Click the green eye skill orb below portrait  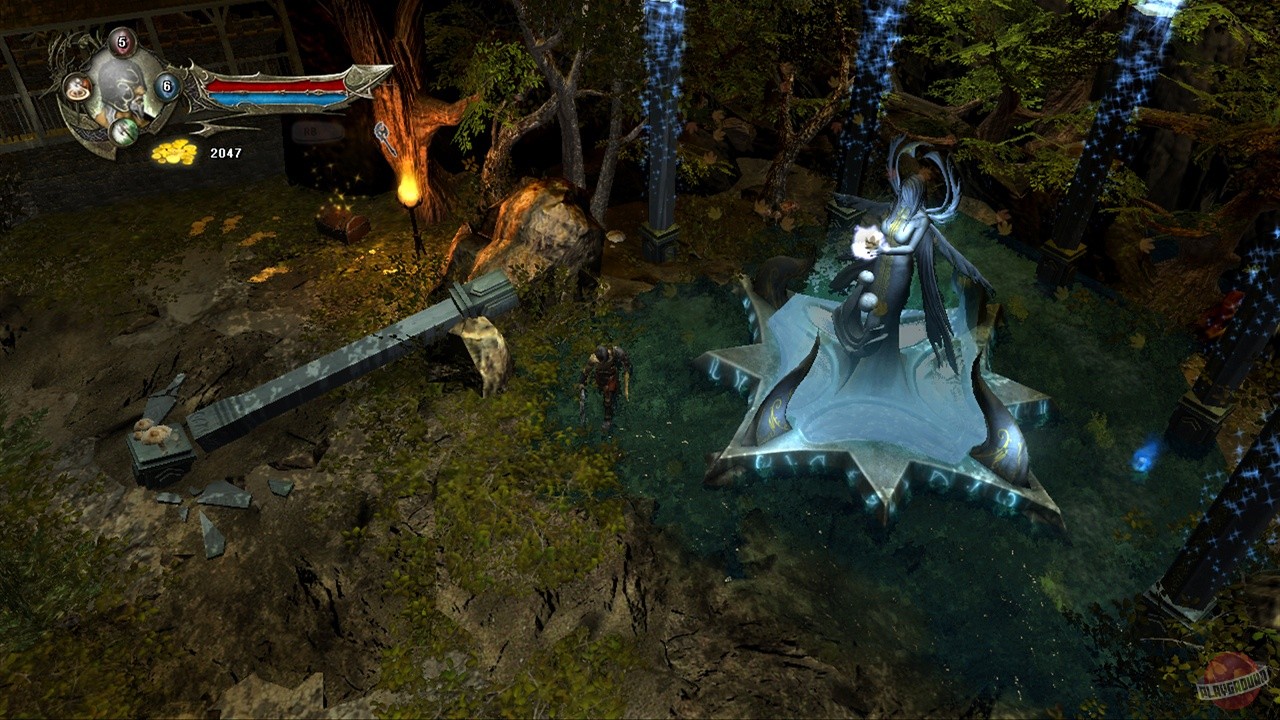point(124,132)
